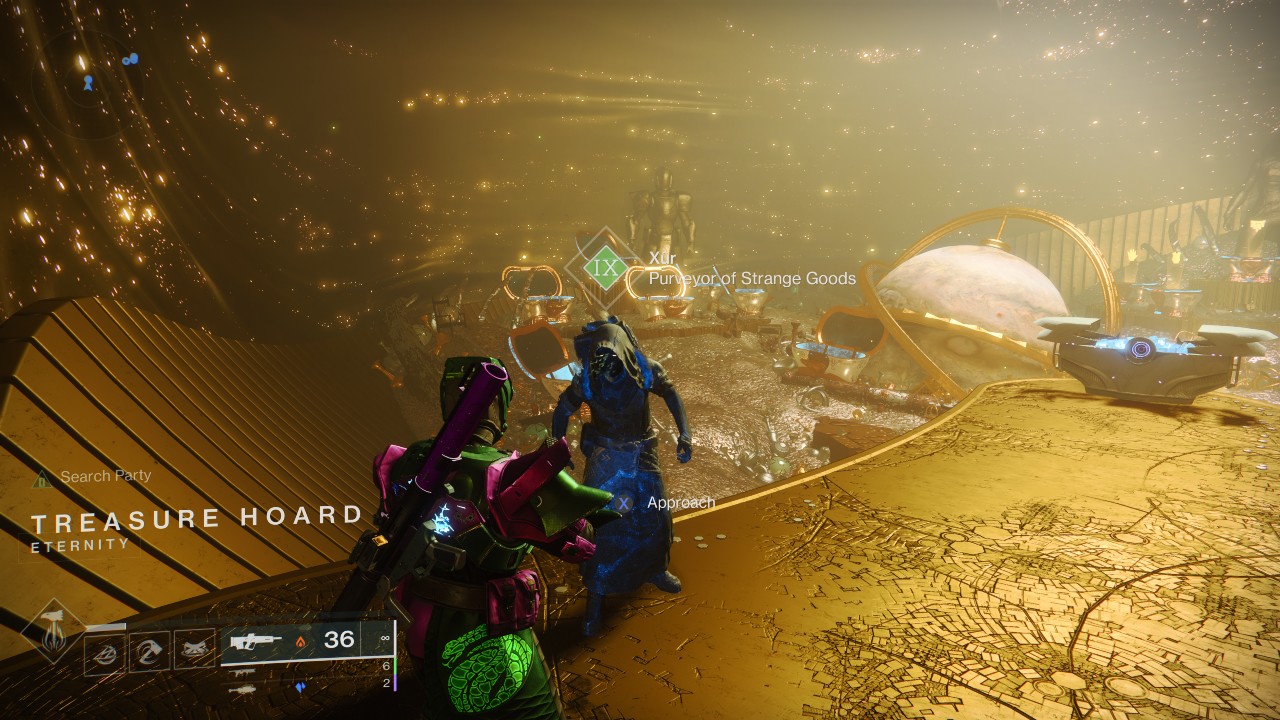Click the TREASURE HOARD location title
1280x720 pixels.
(196, 518)
